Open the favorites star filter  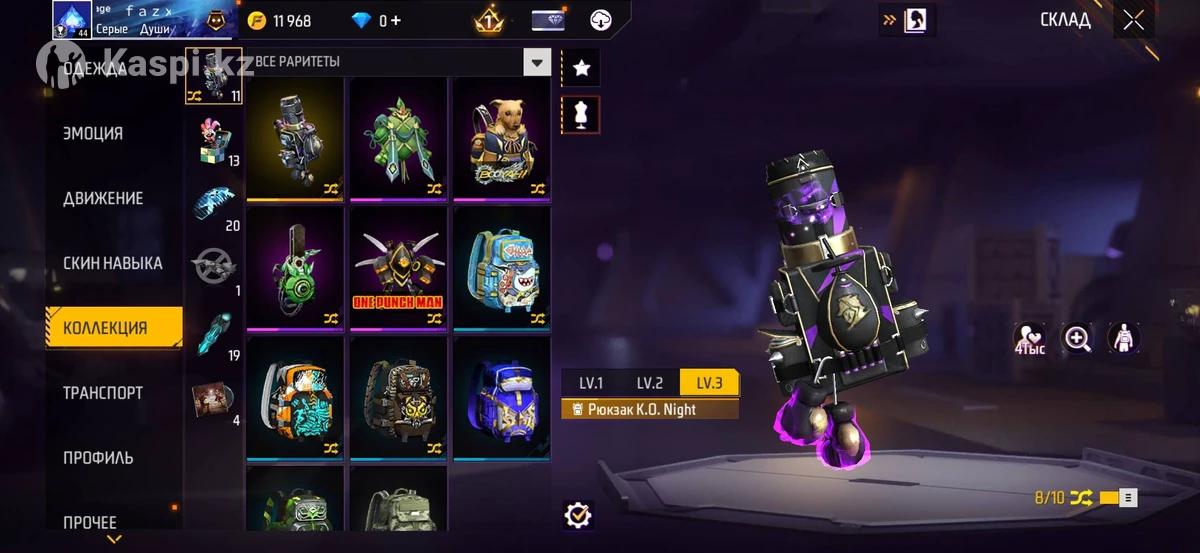click(x=580, y=68)
